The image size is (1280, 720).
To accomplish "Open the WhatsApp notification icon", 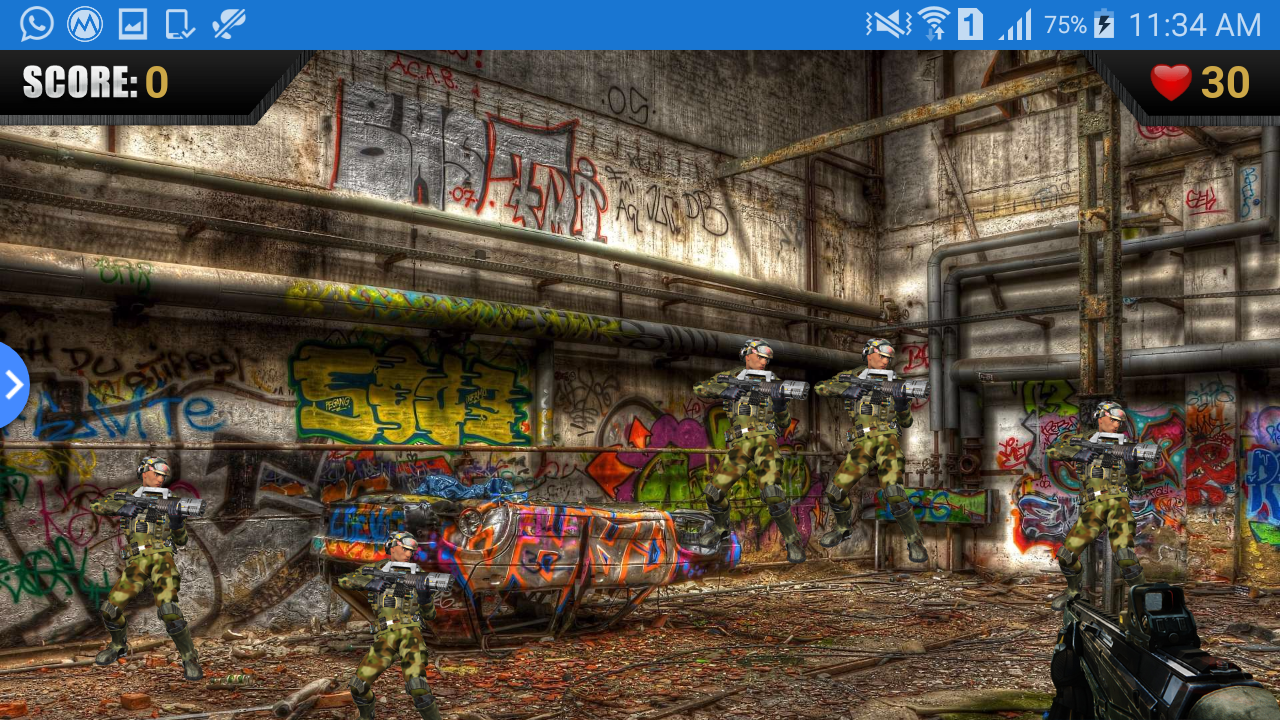I will click(36, 22).
